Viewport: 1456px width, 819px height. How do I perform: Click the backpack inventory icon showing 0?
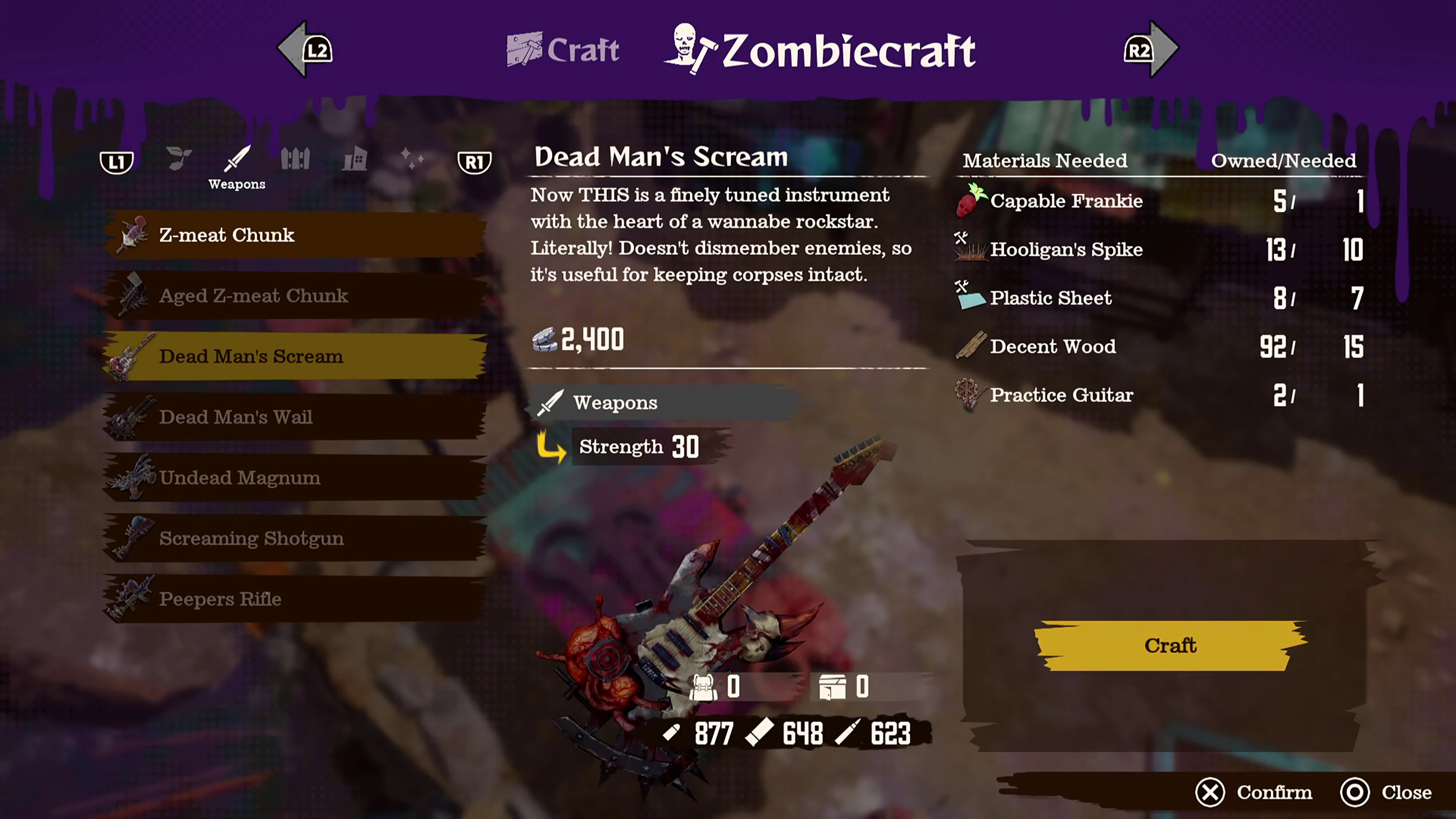[x=704, y=687]
